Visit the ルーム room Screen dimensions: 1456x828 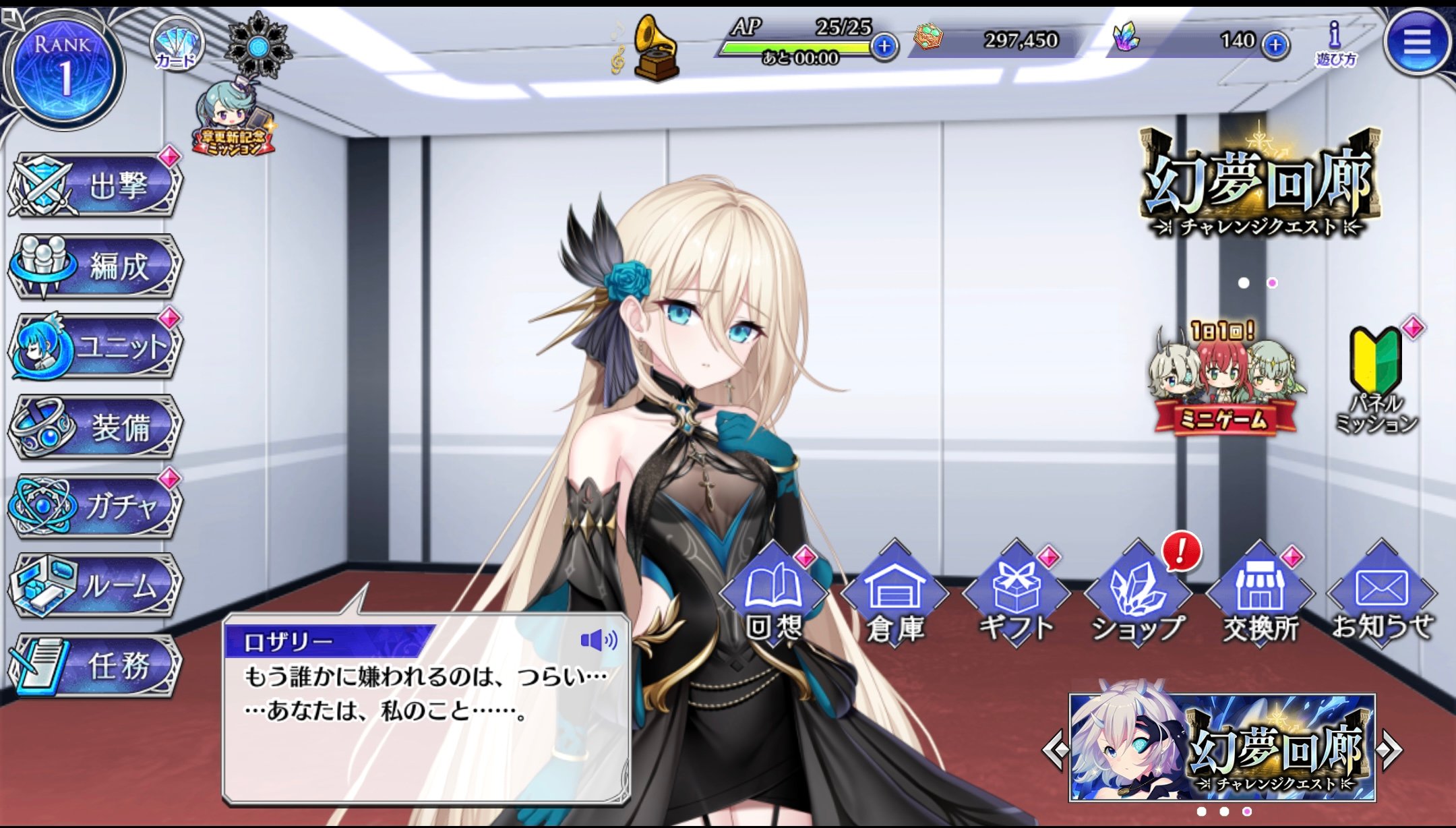(x=95, y=587)
